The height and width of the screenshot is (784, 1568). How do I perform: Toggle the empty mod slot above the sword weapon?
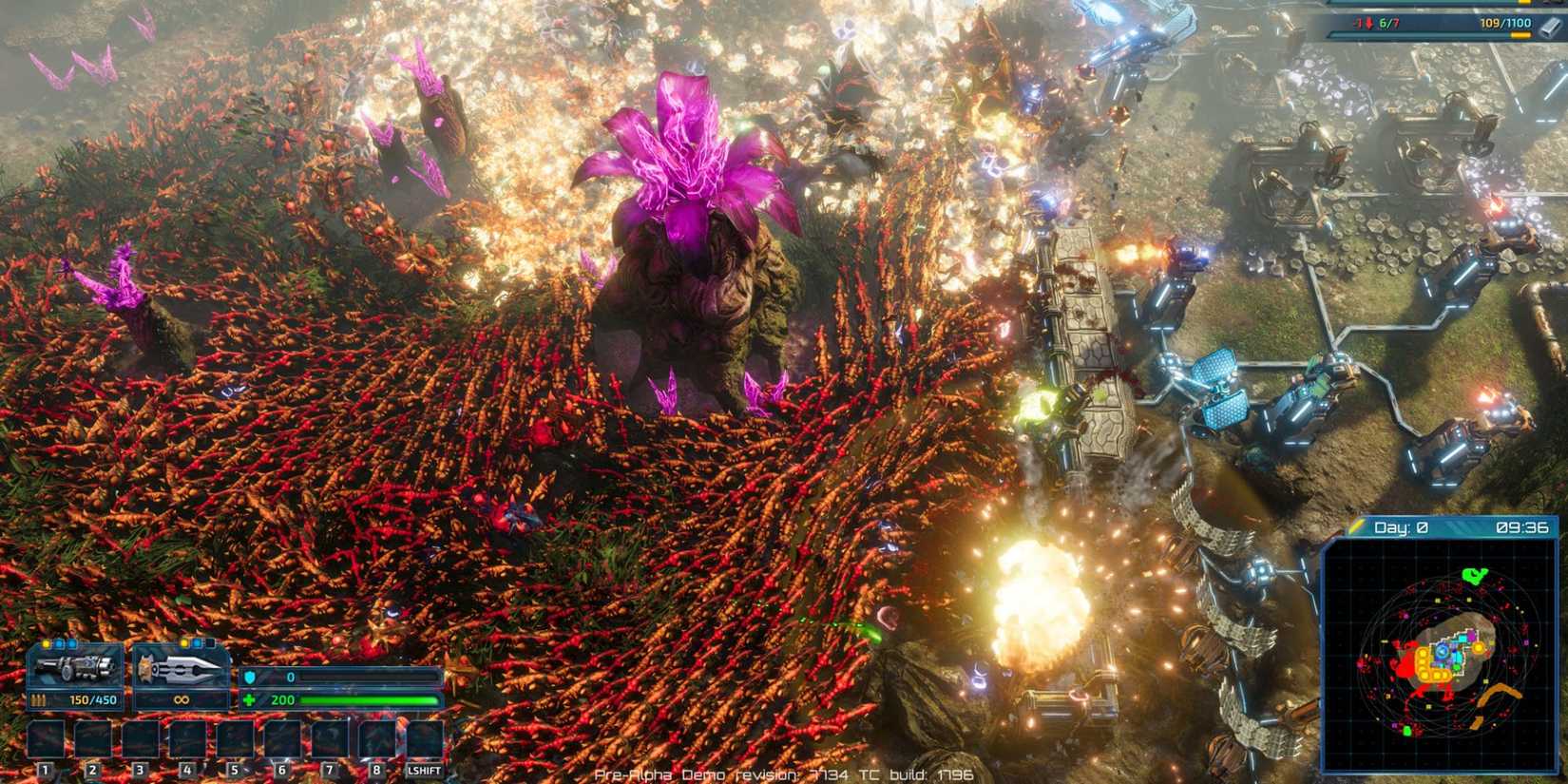[210, 643]
